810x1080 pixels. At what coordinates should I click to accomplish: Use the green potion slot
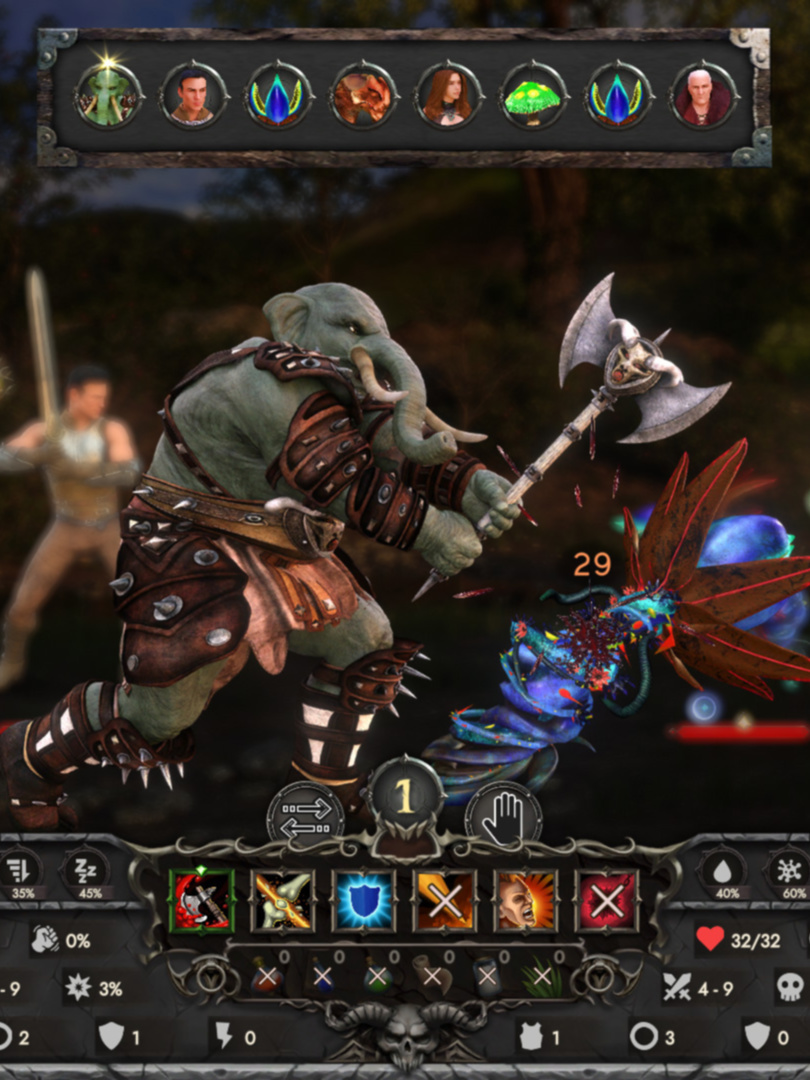[377, 977]
